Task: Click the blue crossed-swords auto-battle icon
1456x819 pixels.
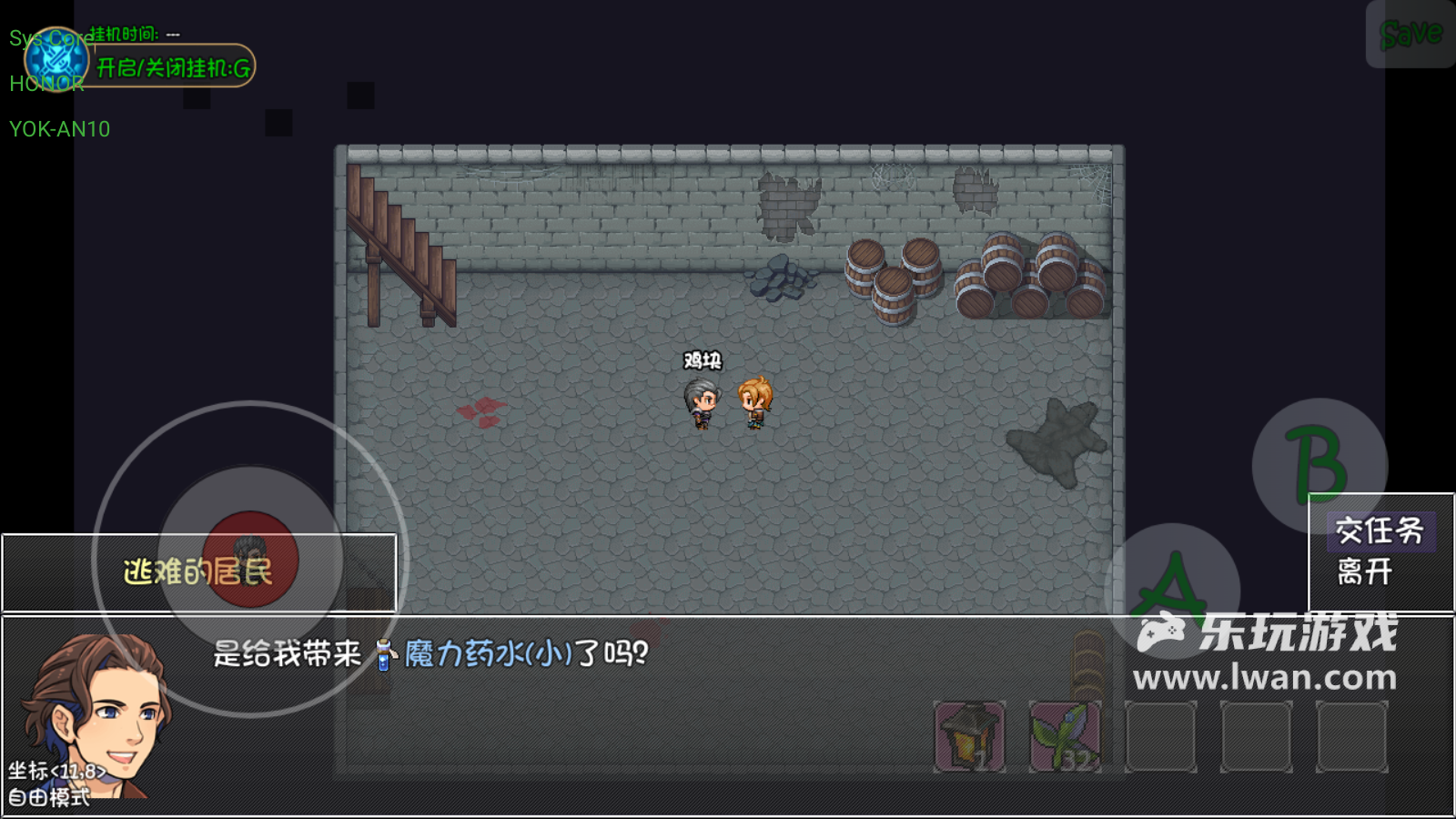Action: 56,60
